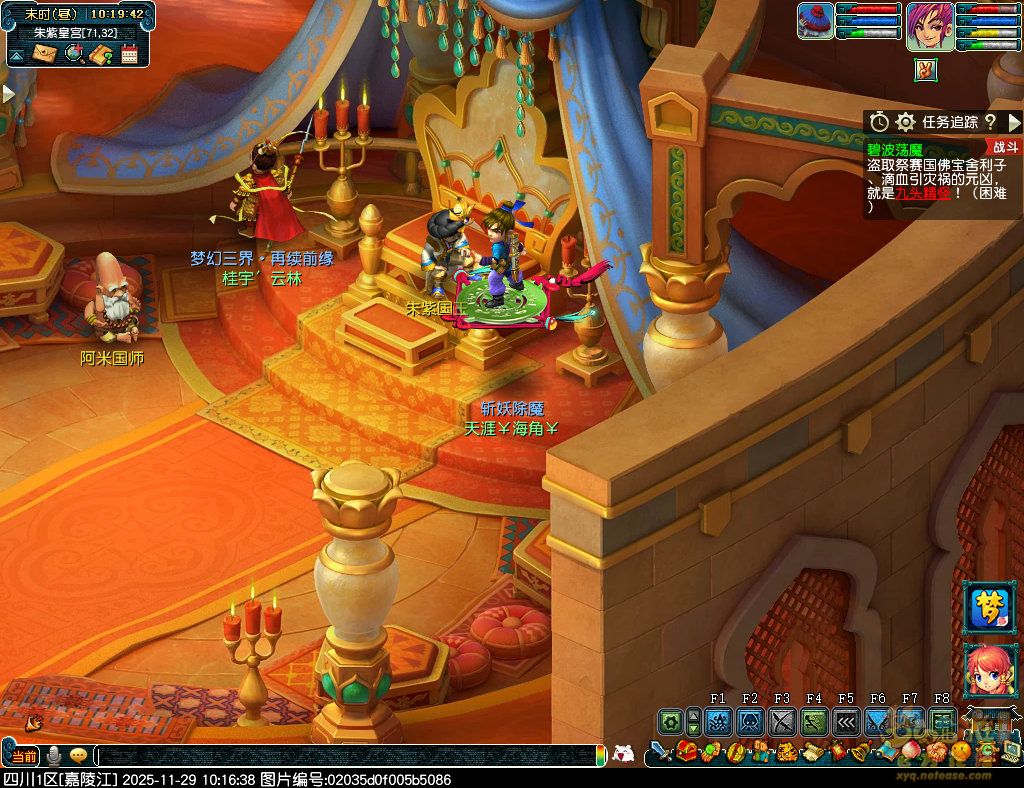Select the pet portrait with red hat
Screen dimensions: 1024x788
816,22
